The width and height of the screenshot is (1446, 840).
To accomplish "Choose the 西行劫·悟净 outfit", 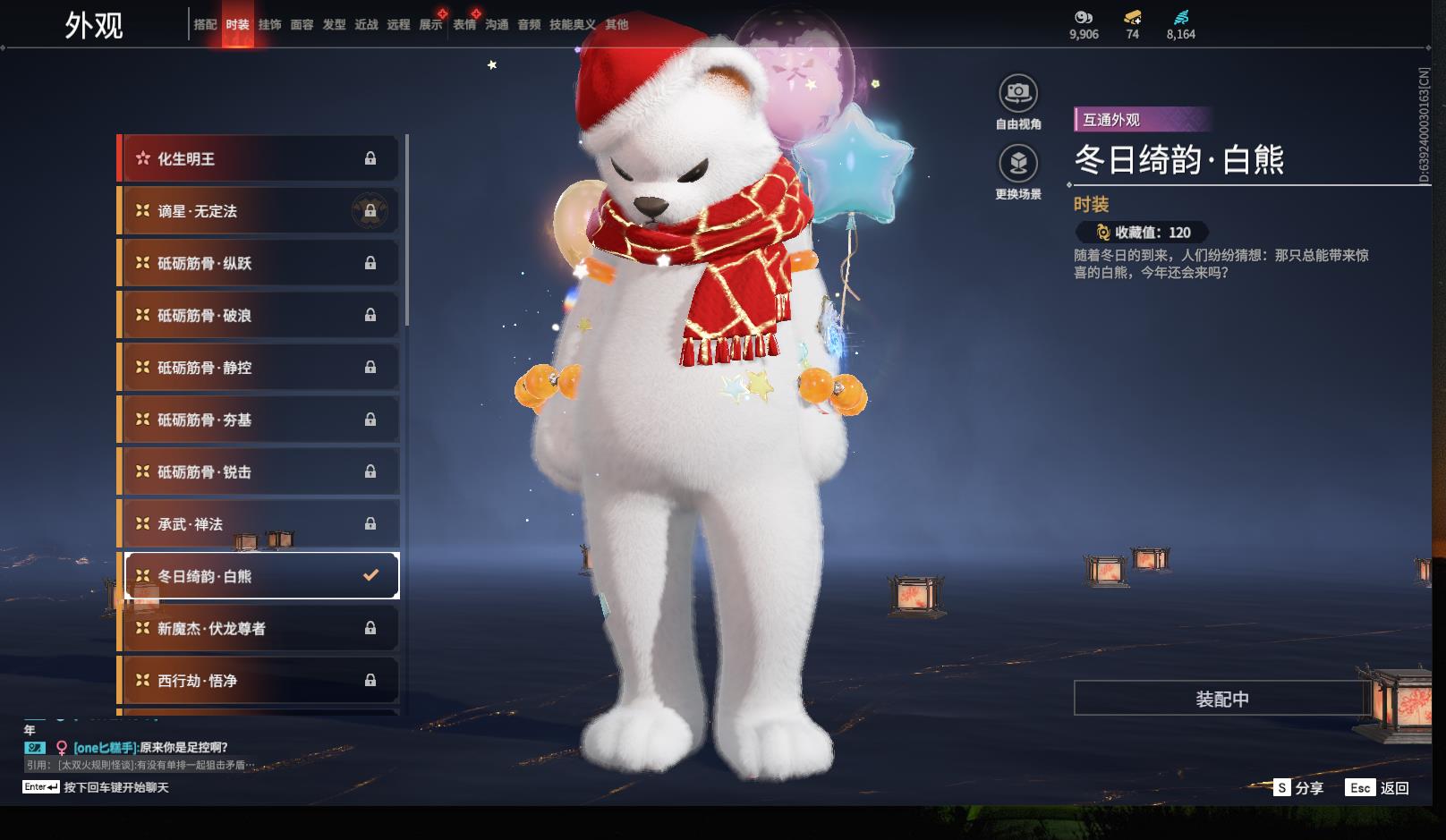I will coord(258,681).
